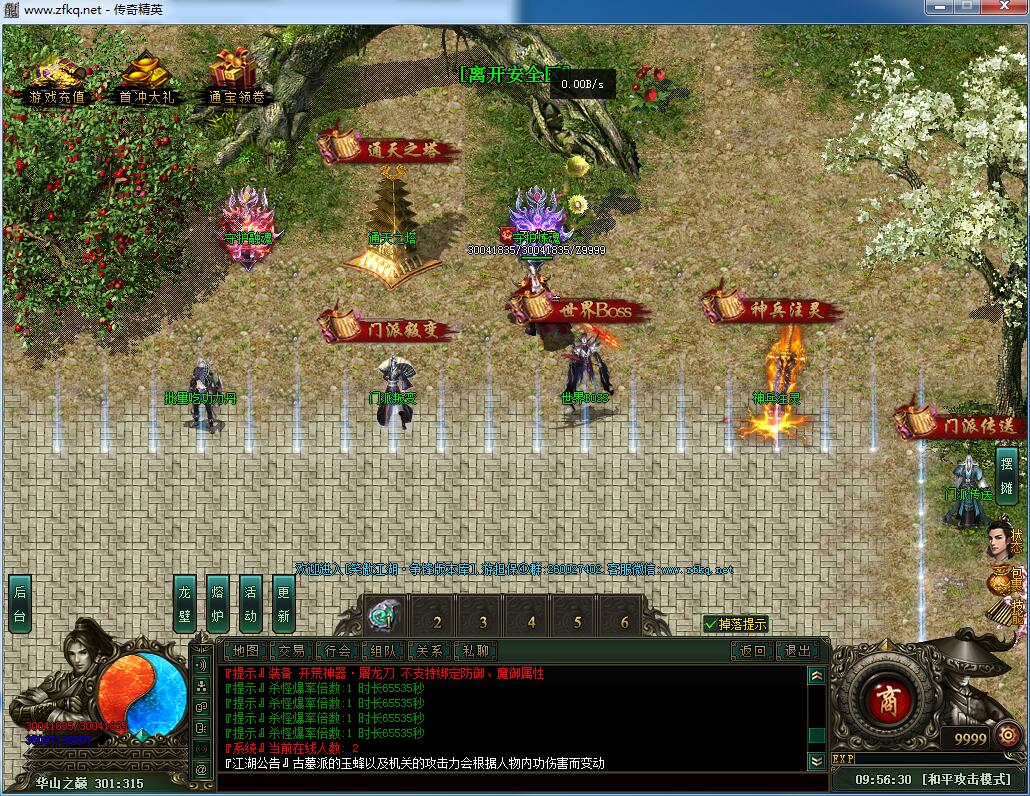The image size is (1030, 796).
Task: Open the 龙壁 button
Action: pyautogui.click(x=184, y=603)
